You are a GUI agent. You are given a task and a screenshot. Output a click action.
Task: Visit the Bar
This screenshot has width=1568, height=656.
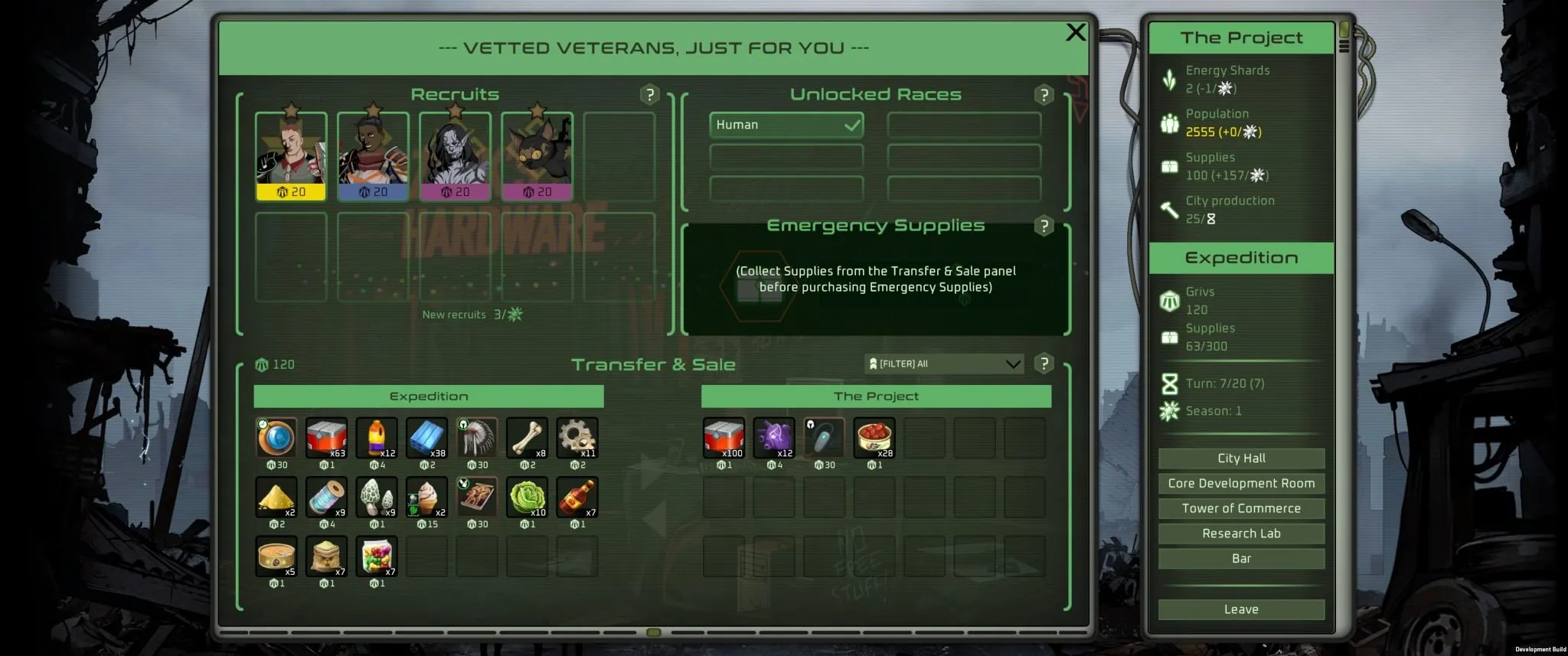[x=1240, y=559]
